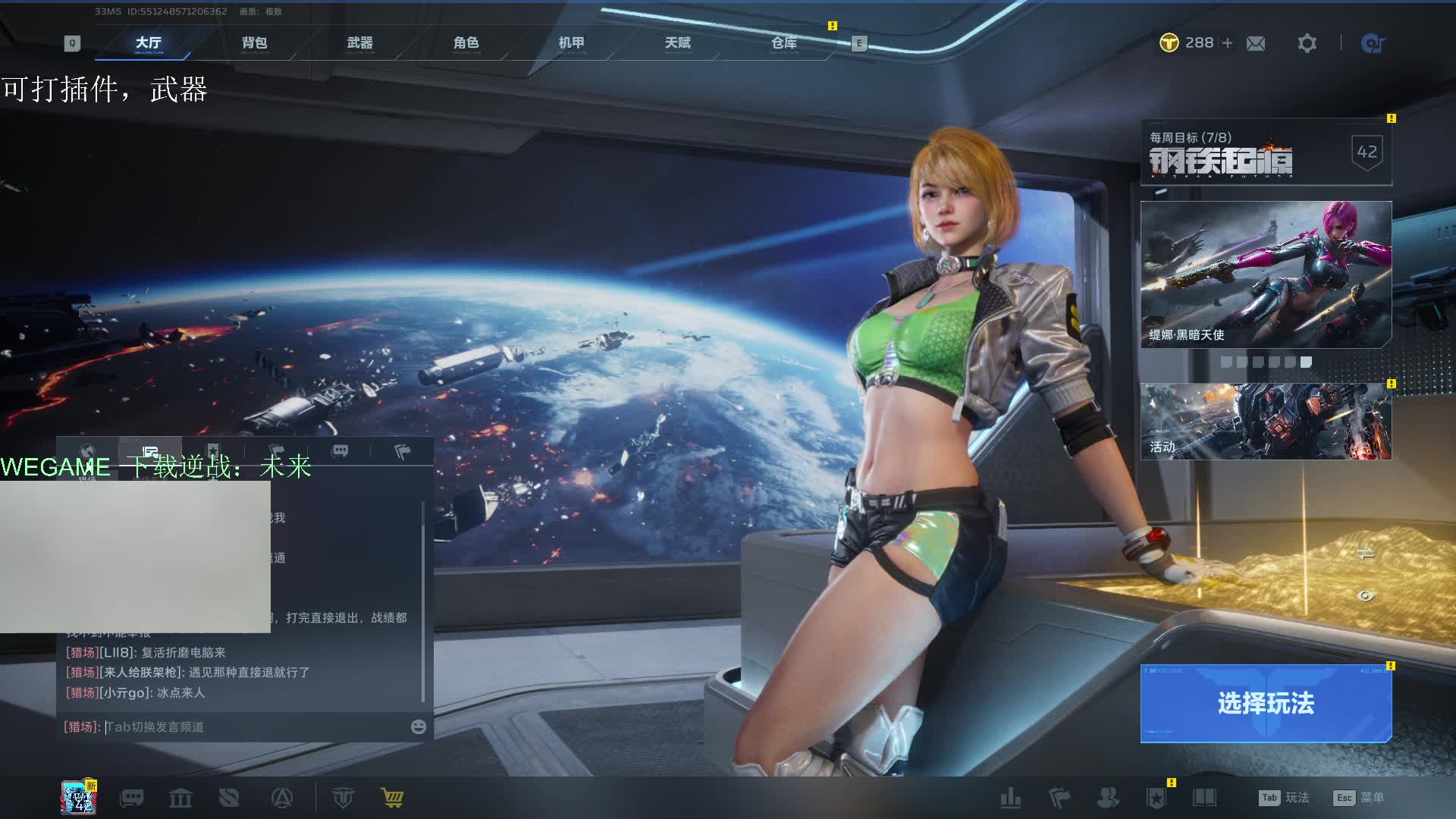Open the 活动 events banner
Viewport: 1456px width, 819px height.
point(1266,421)
